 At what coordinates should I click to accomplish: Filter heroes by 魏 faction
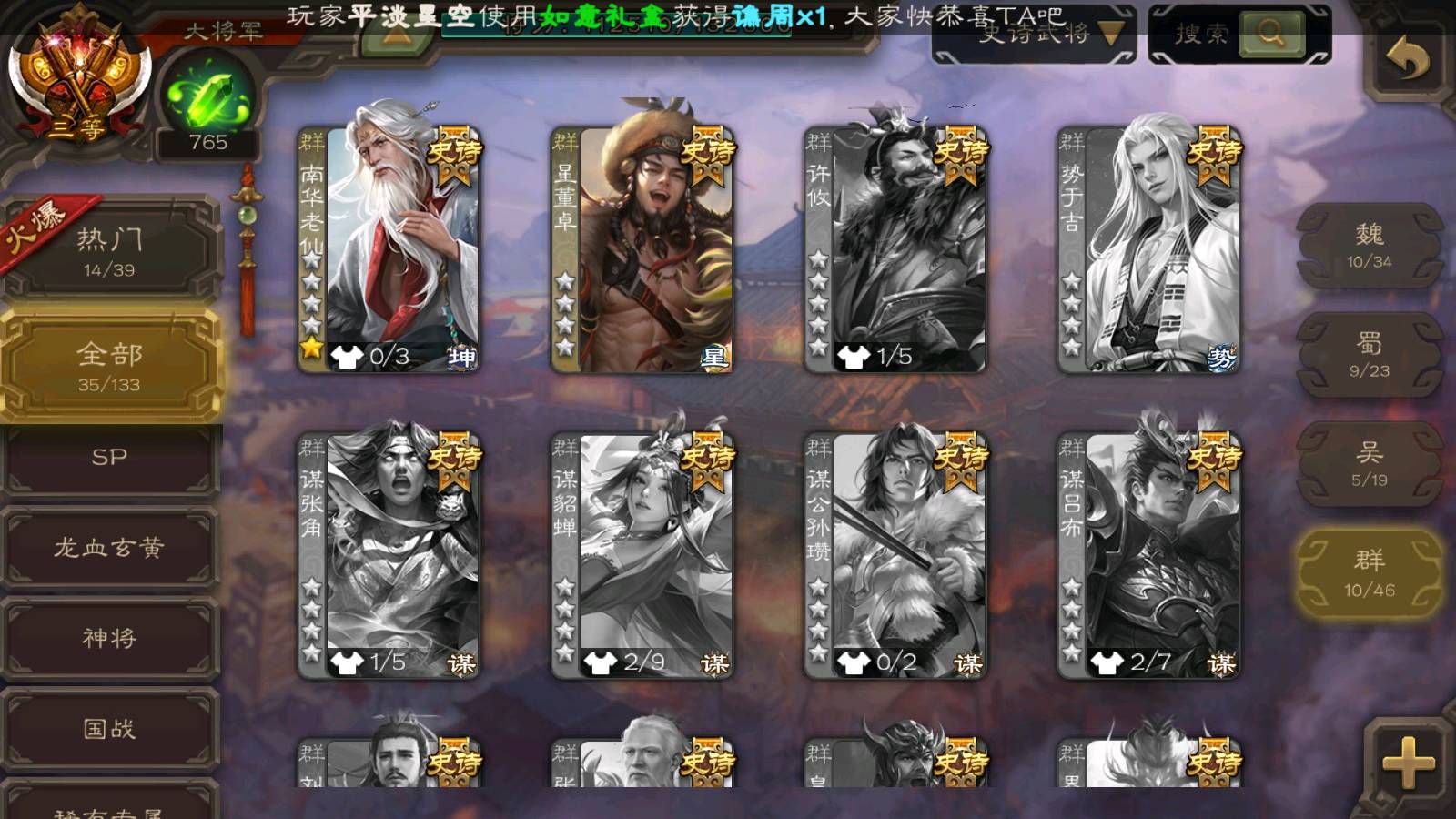pyautogui.click(x=1369, y=246)
